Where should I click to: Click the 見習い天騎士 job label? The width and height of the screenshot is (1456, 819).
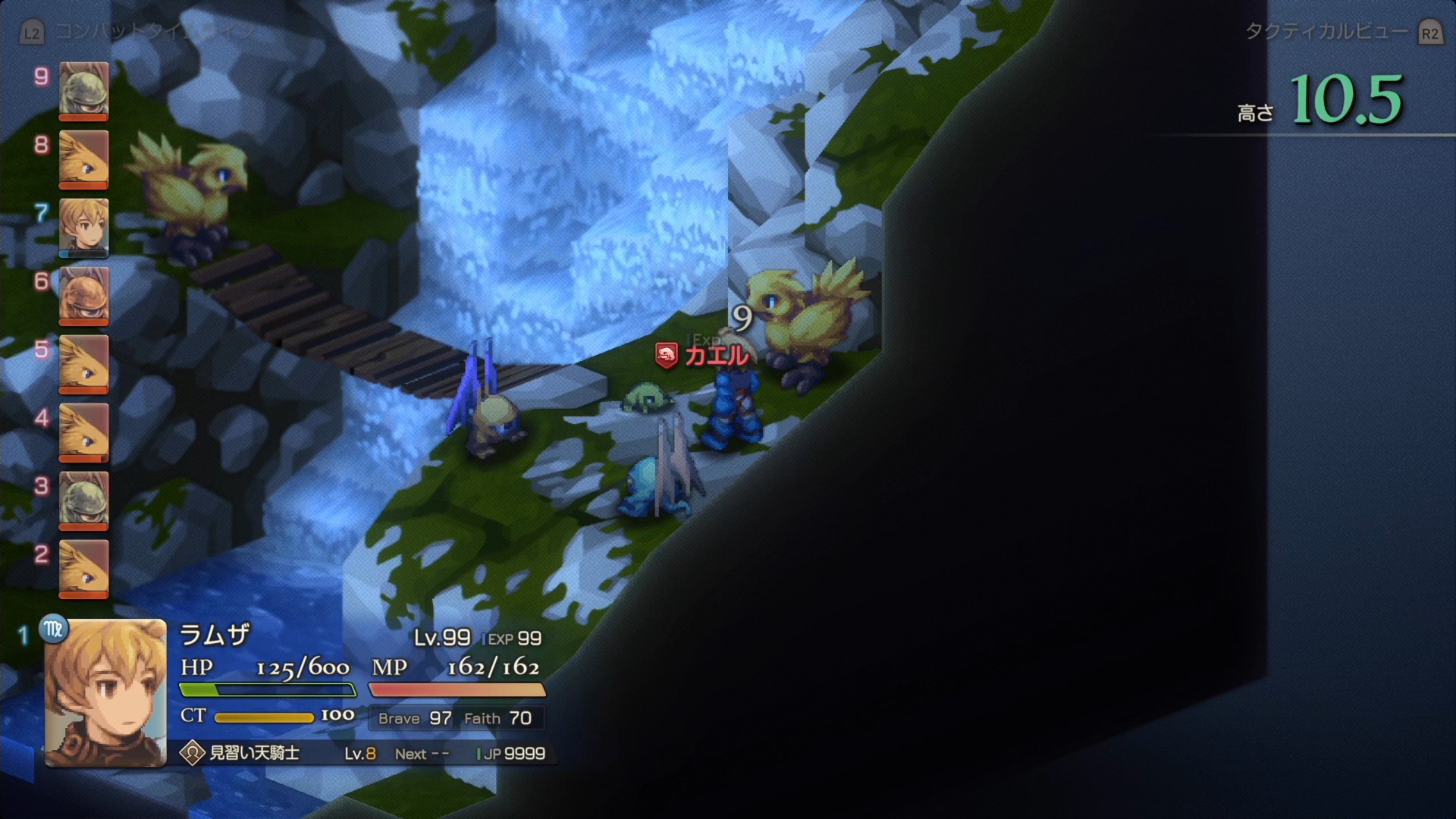(254, 753)
